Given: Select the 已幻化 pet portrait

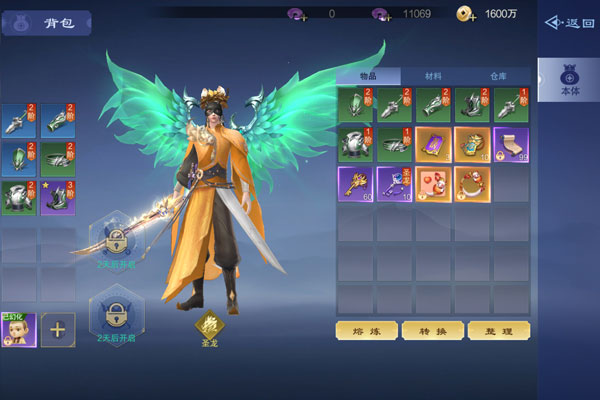Looking at the screenshot, I should [x=19, y=329].
